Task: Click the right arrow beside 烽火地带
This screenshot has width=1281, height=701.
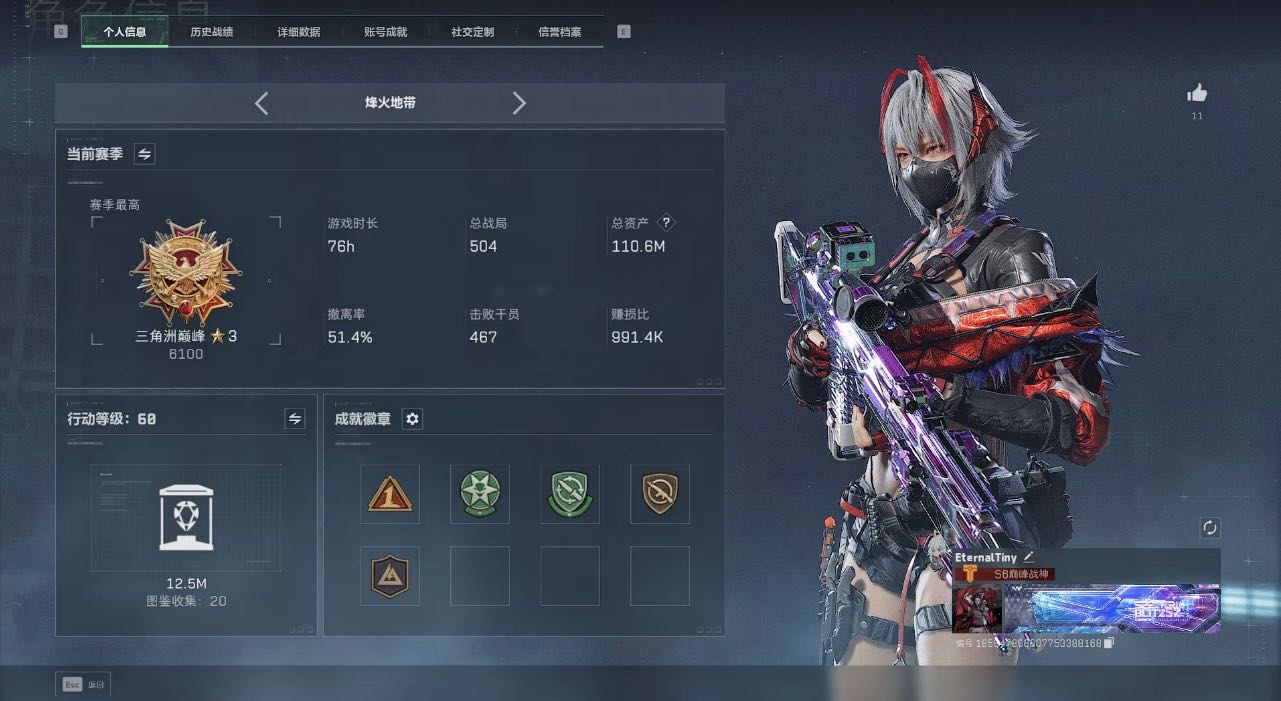Action: pyautogui.click(x=519, y=103)
